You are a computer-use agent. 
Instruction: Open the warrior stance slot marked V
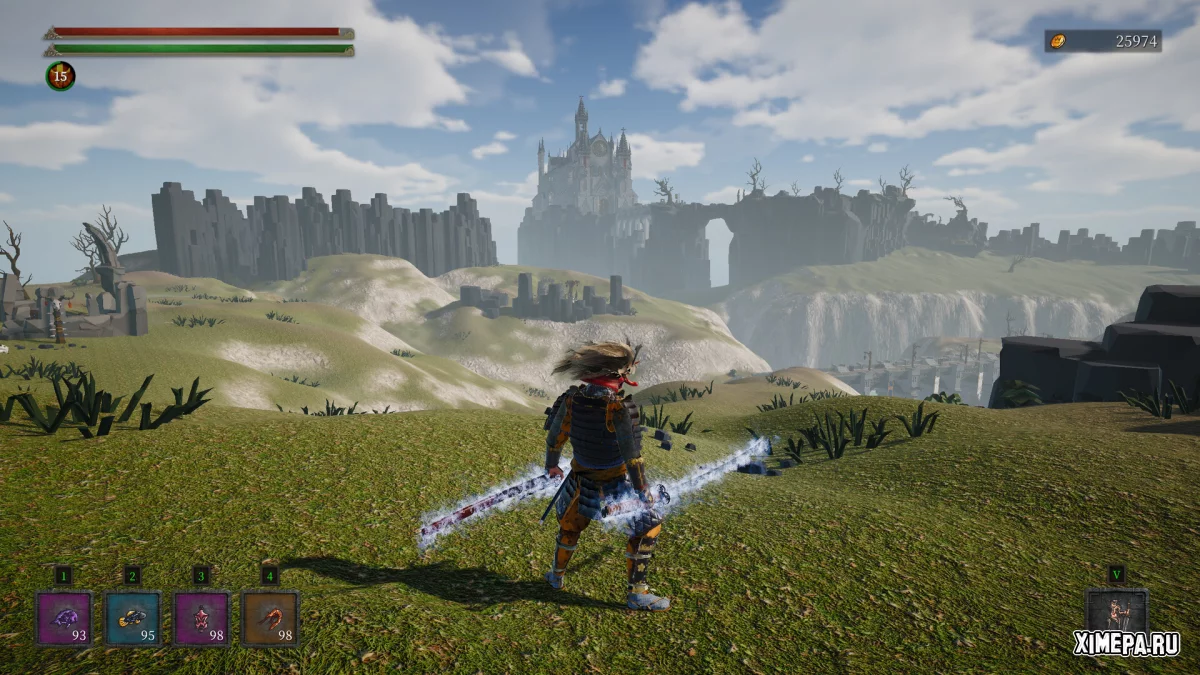tap(1116, 612)
